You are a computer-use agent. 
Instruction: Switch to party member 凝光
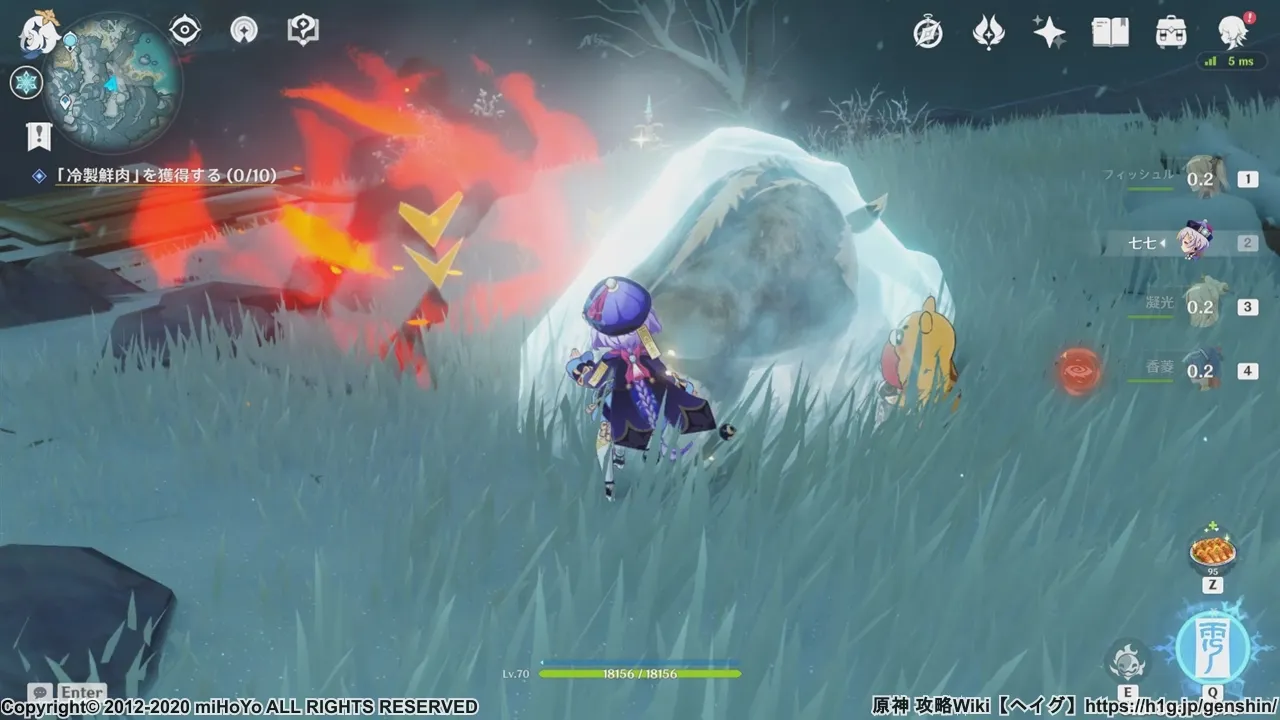(1200, 307)
